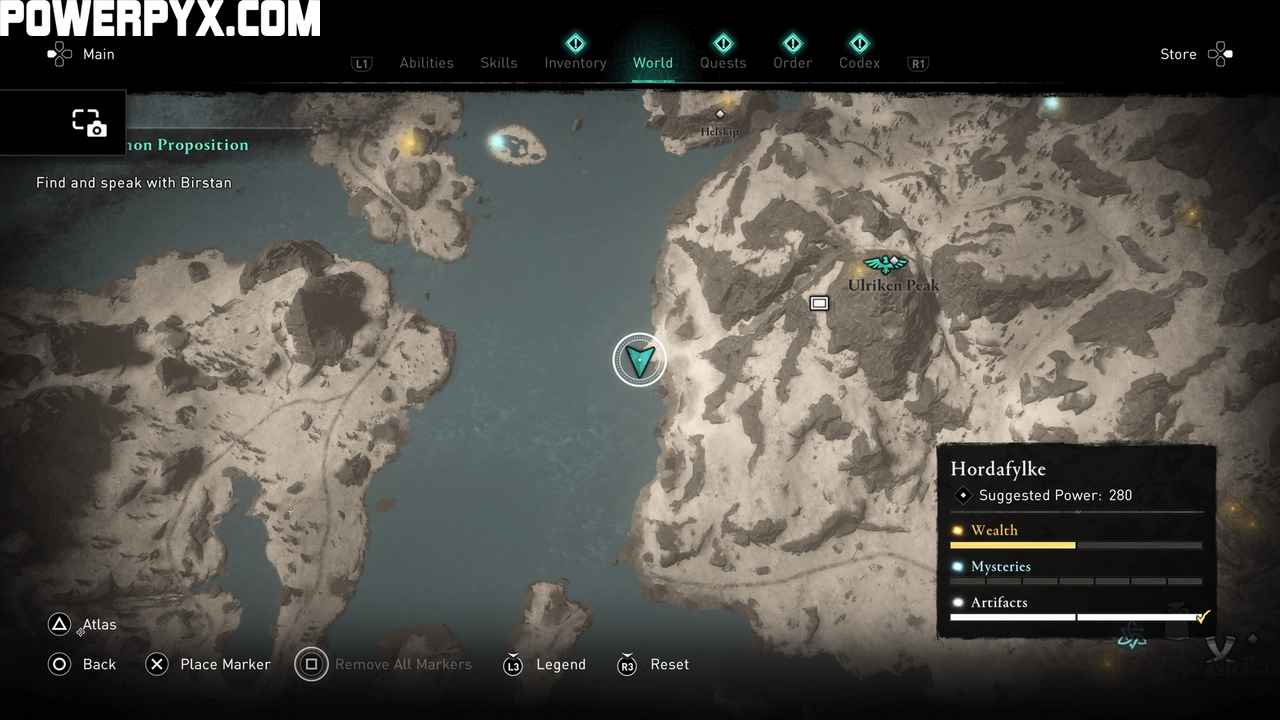
Task: Open the Store with the bag icon
Action: [x=1221, y=54]
